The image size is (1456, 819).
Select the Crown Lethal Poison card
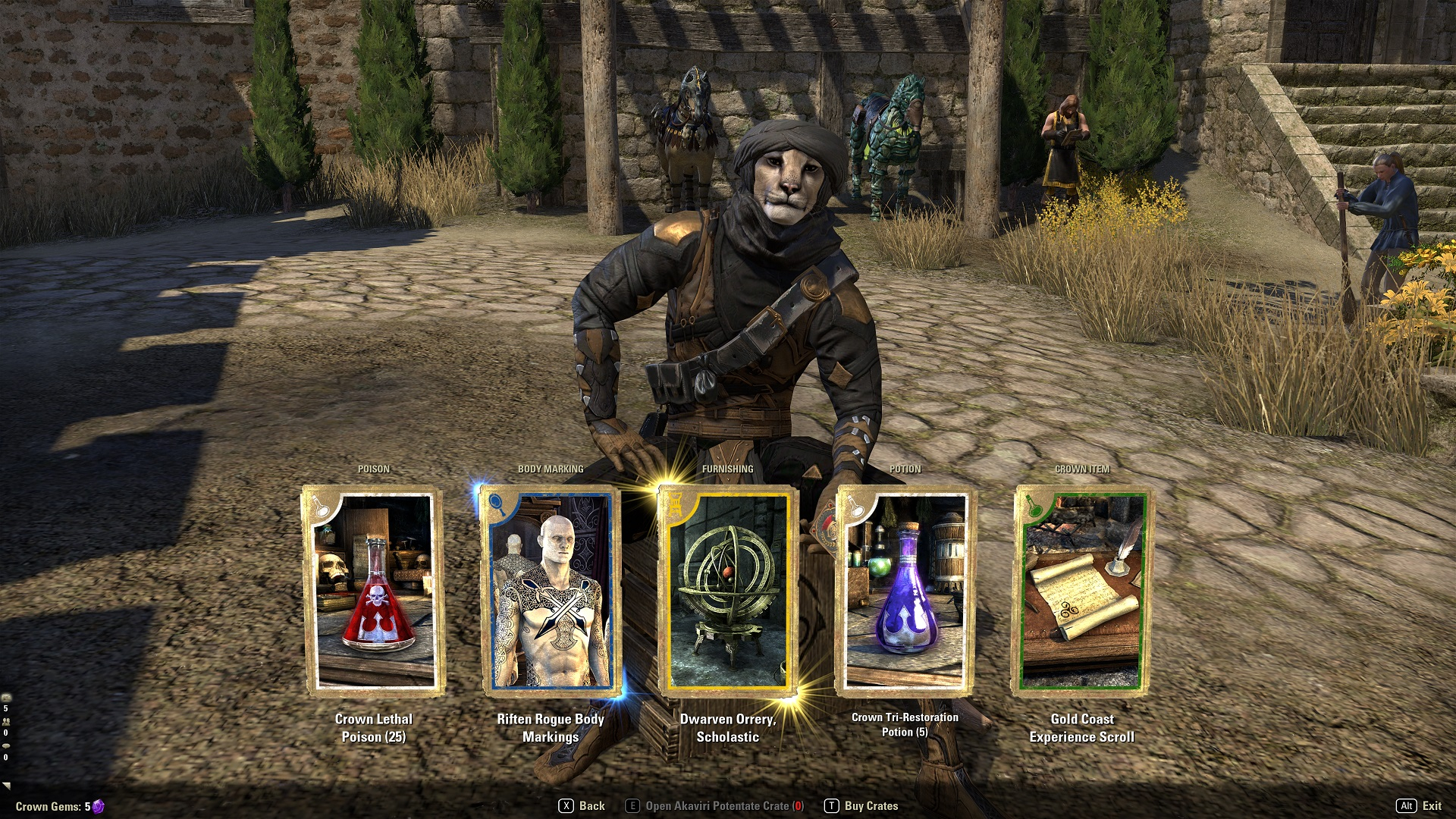coord(374,591)
